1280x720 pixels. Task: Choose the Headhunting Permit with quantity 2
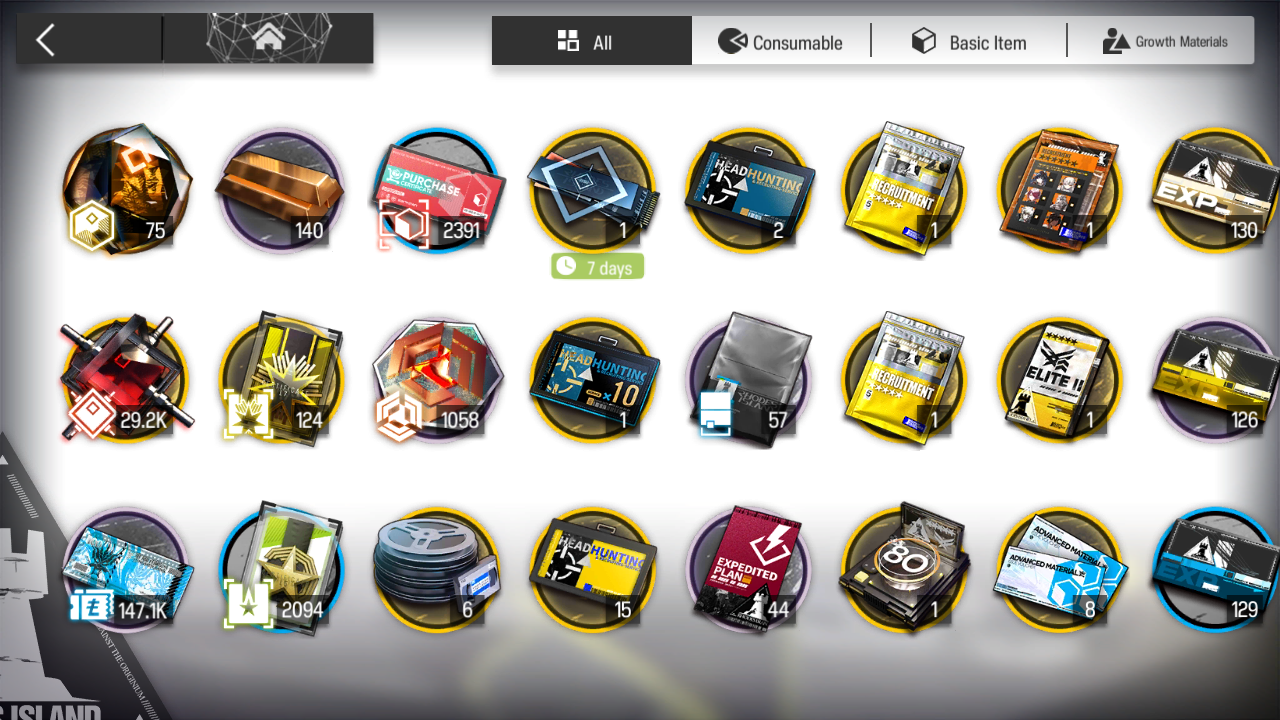(750, 190)
